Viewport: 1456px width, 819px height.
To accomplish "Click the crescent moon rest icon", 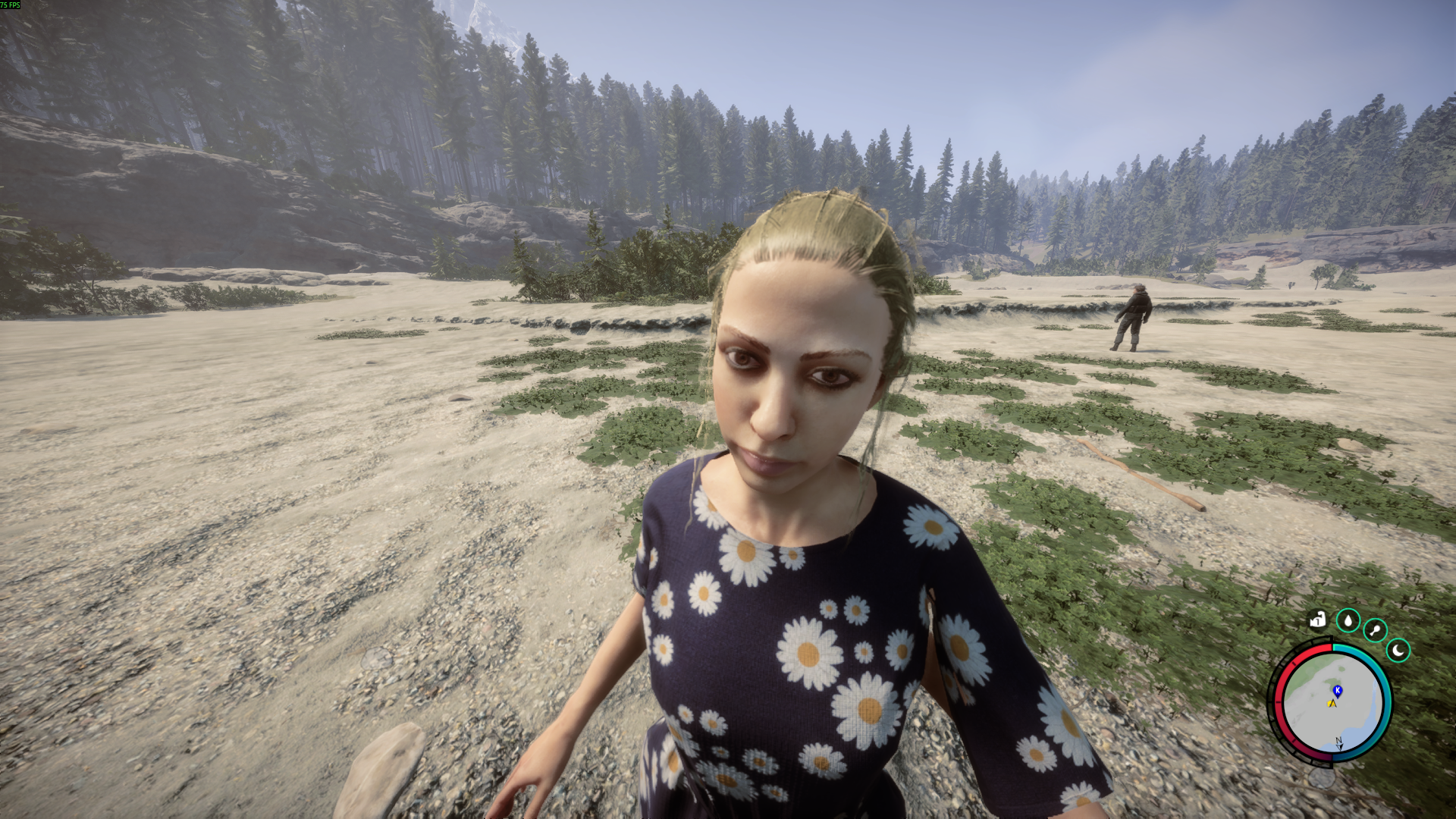I will [1398, 651].
